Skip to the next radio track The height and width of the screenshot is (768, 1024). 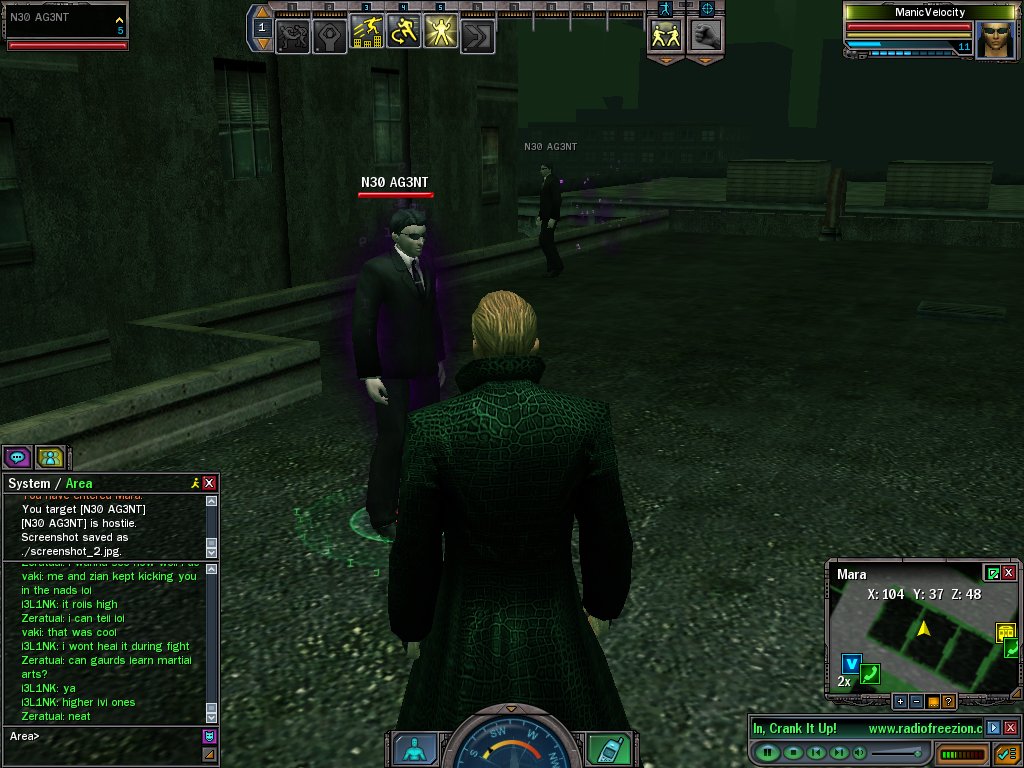click(x=840, y=752)
